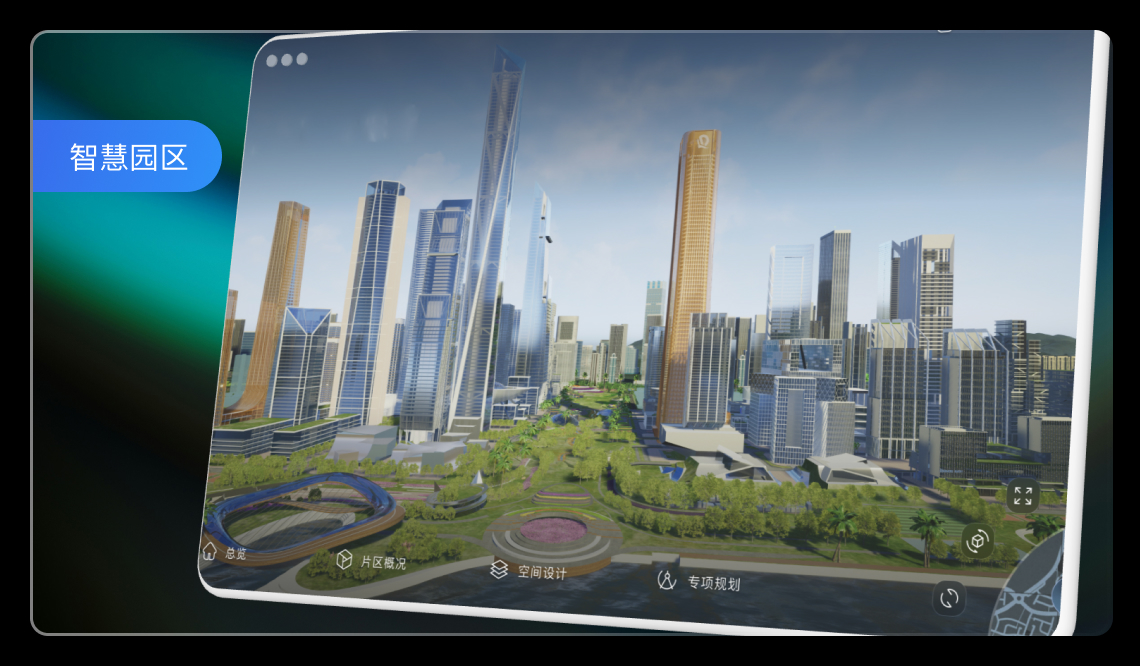Switch to the 片区概况 section
1140x666 pixels.
tap(372, 561)
